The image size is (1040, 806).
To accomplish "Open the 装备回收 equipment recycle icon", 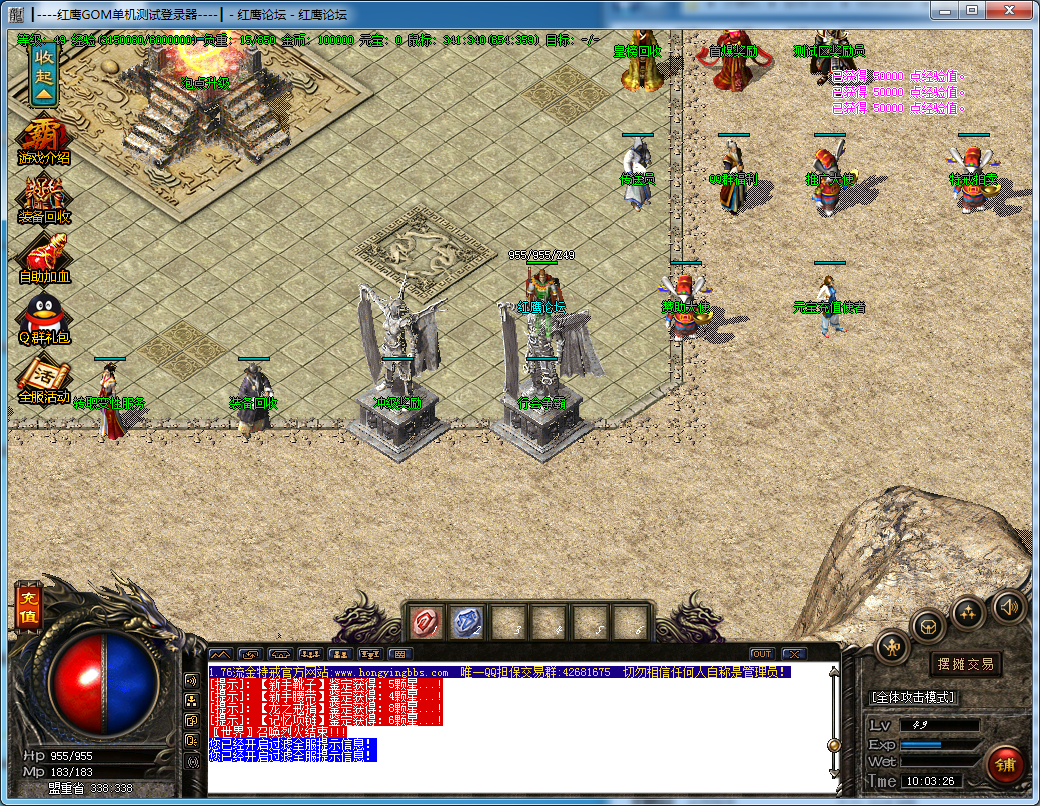I will click(44, 199).
